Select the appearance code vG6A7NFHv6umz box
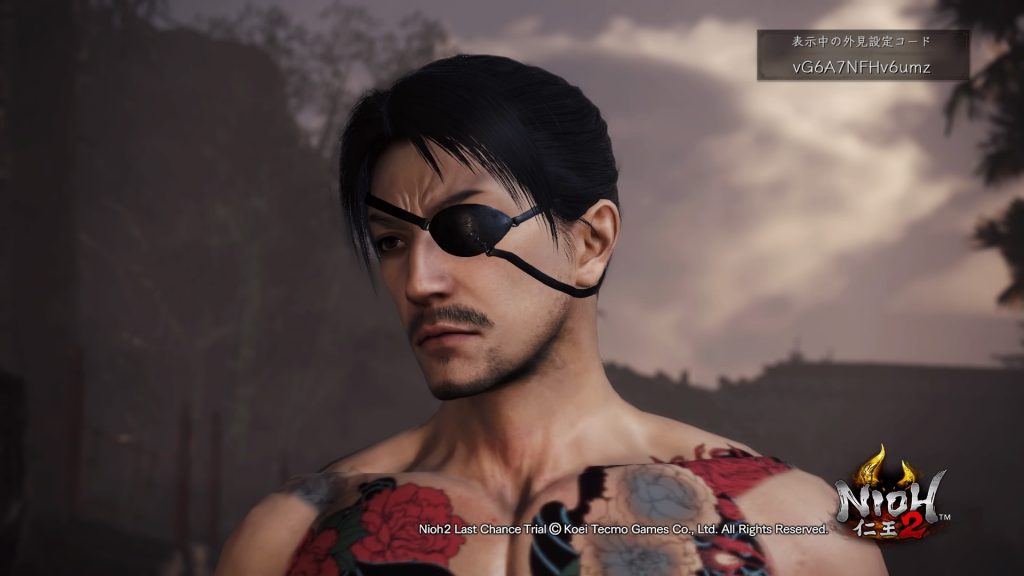The image size is (1024, 576). (862, 66)
